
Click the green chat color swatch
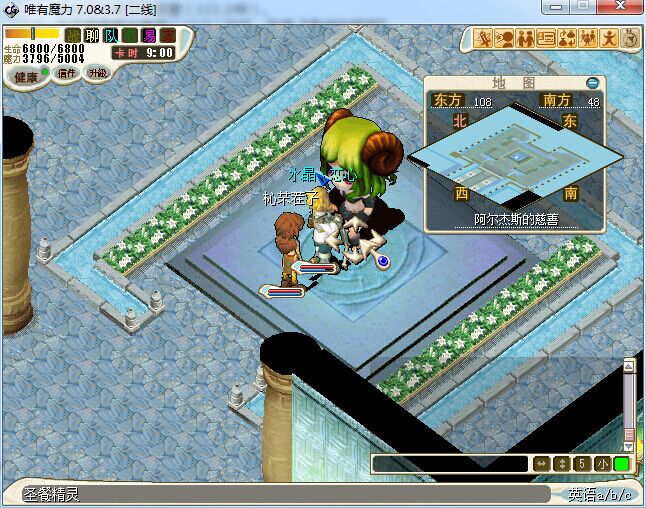(x=622, y=464)
